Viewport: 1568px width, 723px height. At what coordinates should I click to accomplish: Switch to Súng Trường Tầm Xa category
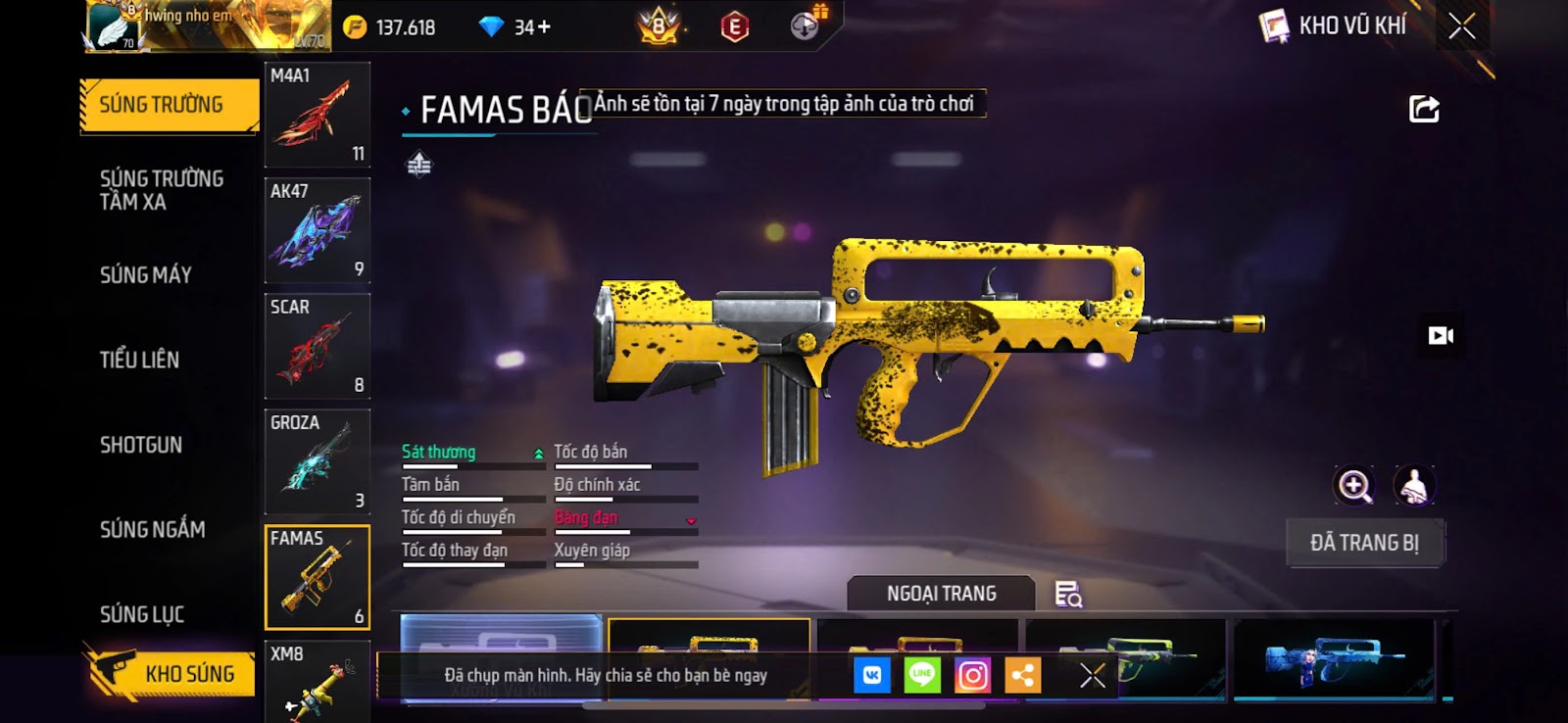162,190
